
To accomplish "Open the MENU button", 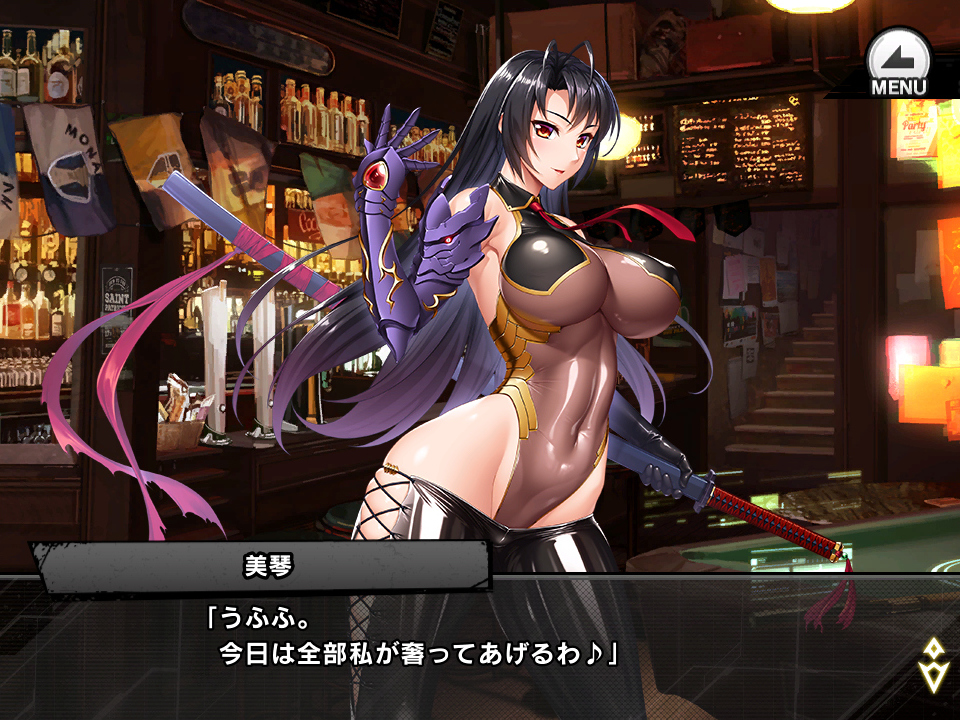I will [x=898, y=64].
